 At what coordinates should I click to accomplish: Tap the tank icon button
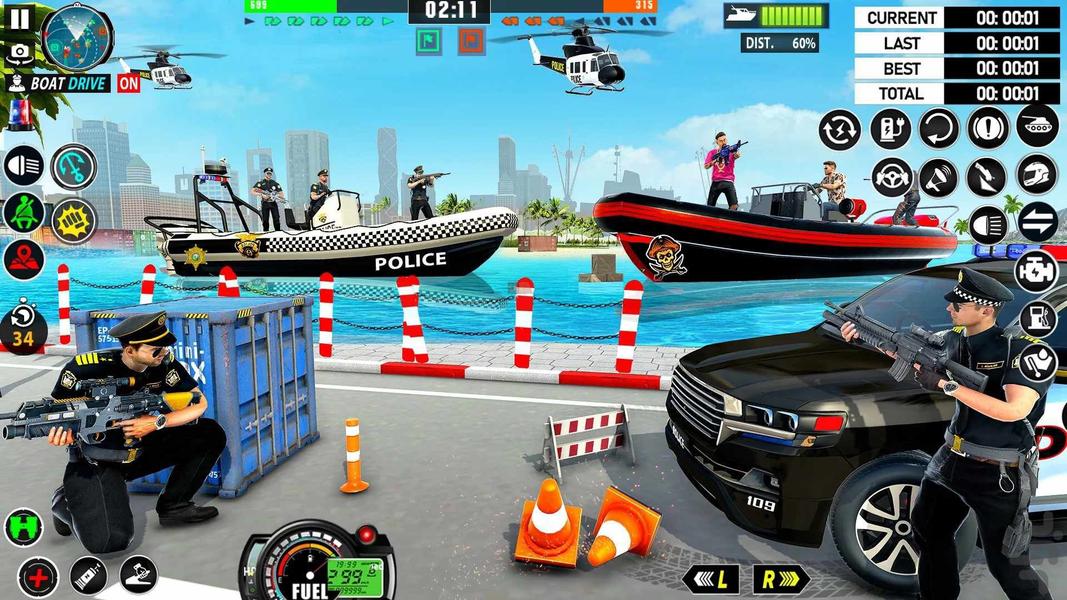[x=1037, y=126]
